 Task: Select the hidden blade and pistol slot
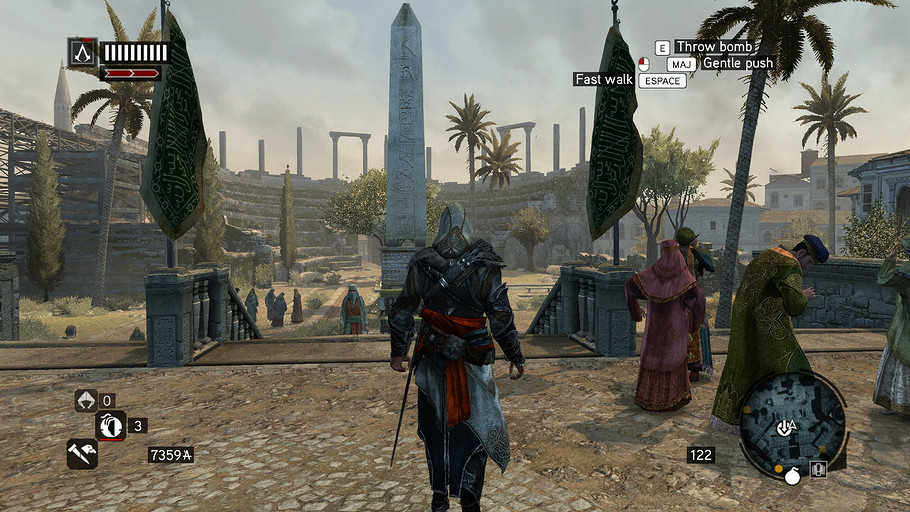[82, 453]
